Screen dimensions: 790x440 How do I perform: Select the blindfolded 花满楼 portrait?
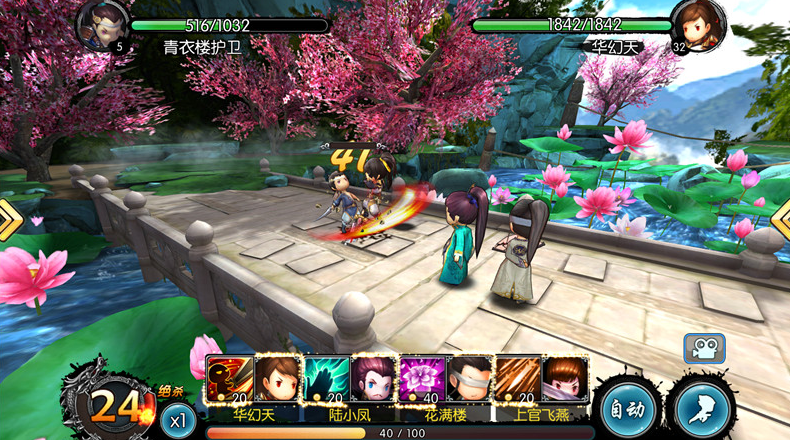coord(468,379)
